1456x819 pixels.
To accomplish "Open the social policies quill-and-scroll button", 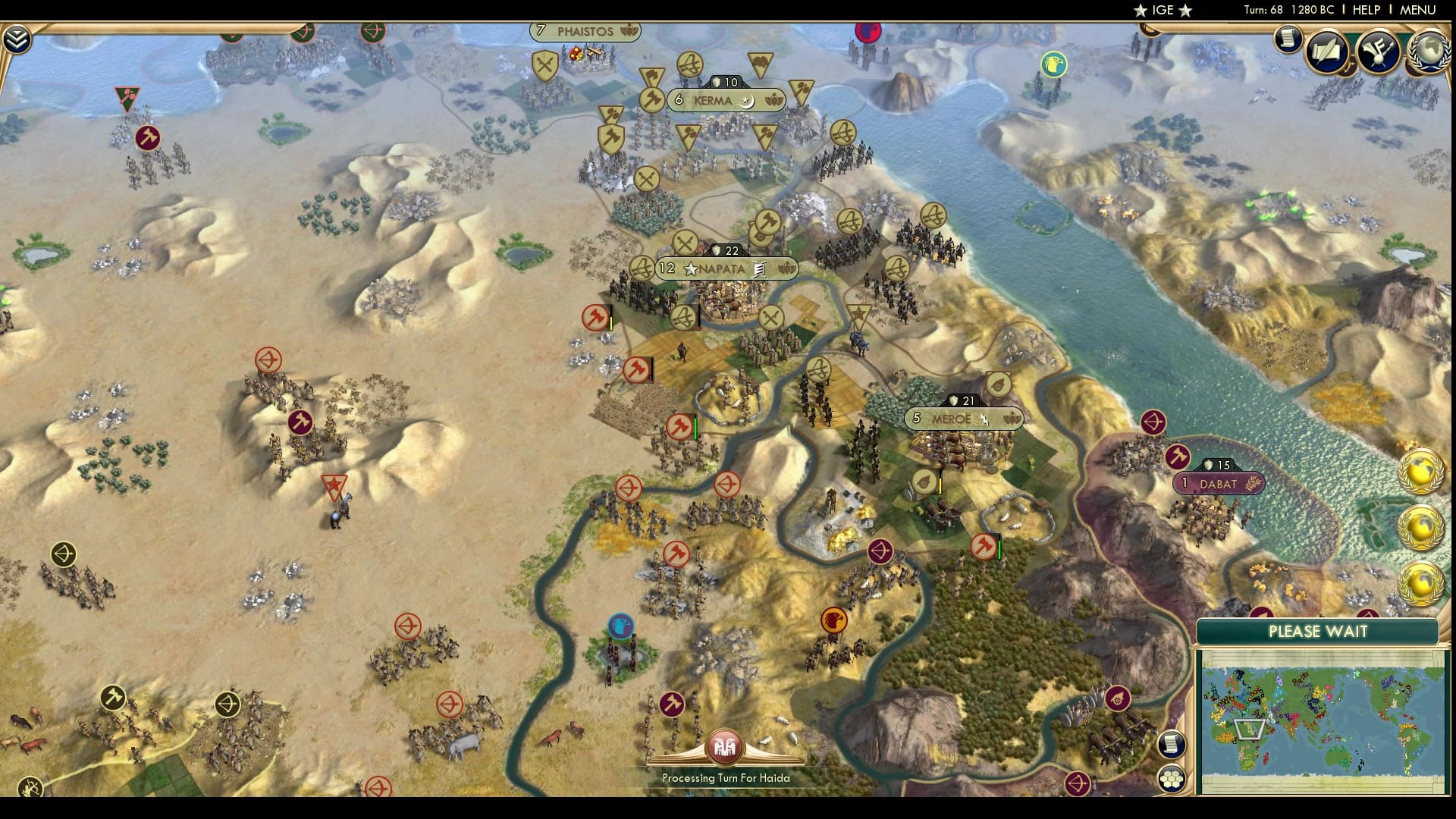I will click(1328, 52).
